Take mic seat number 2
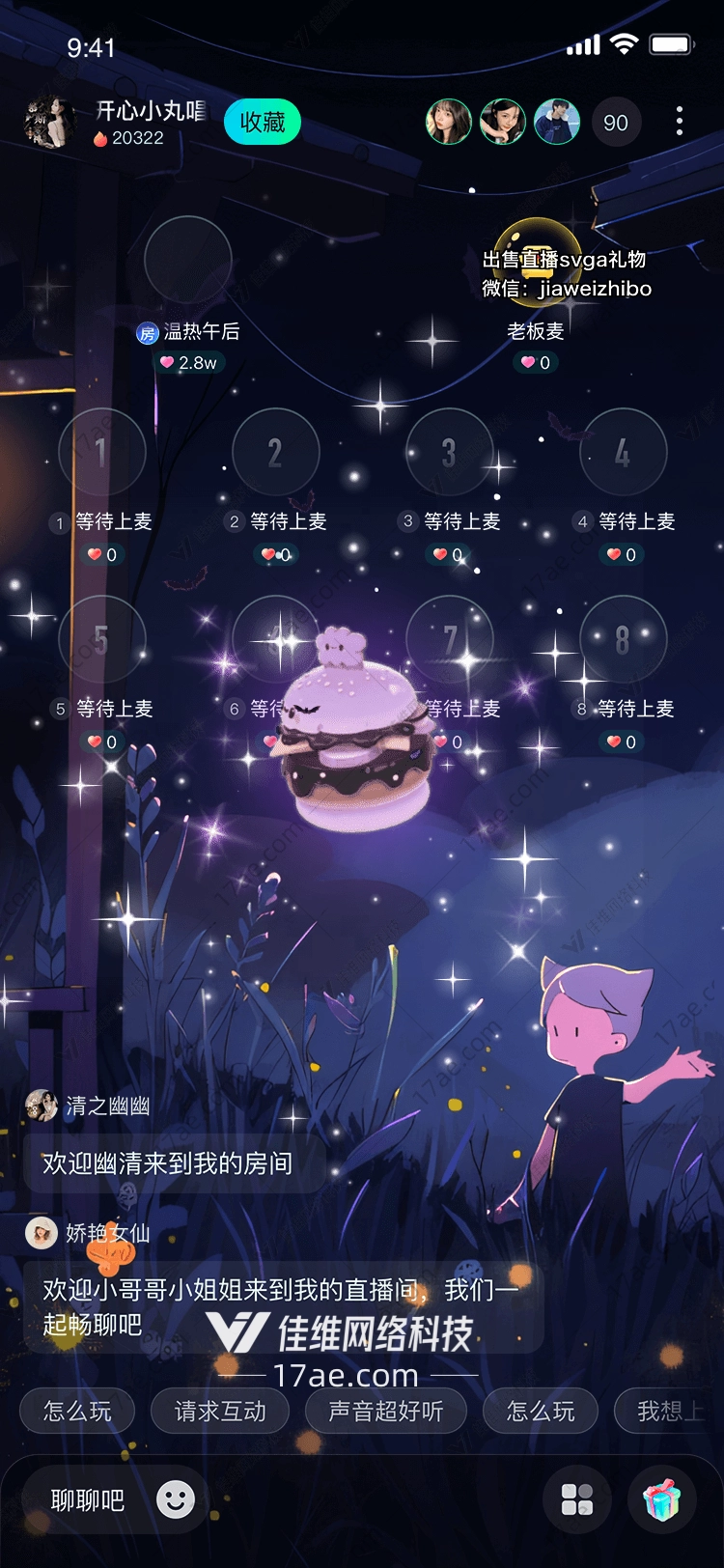724x1568 pixels. pos(276,452)
